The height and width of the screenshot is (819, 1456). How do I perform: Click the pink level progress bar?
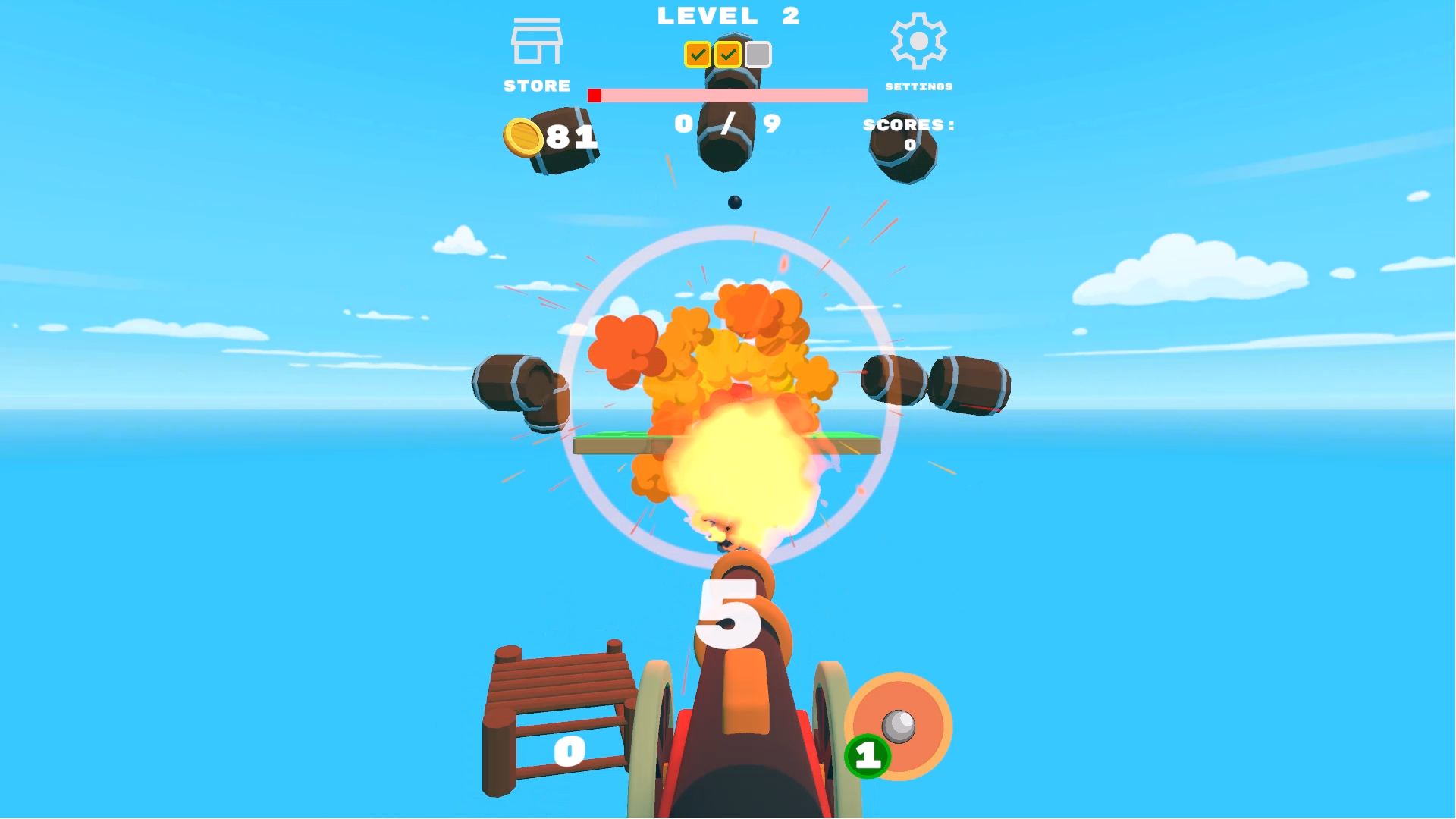[x=726, y=95]
